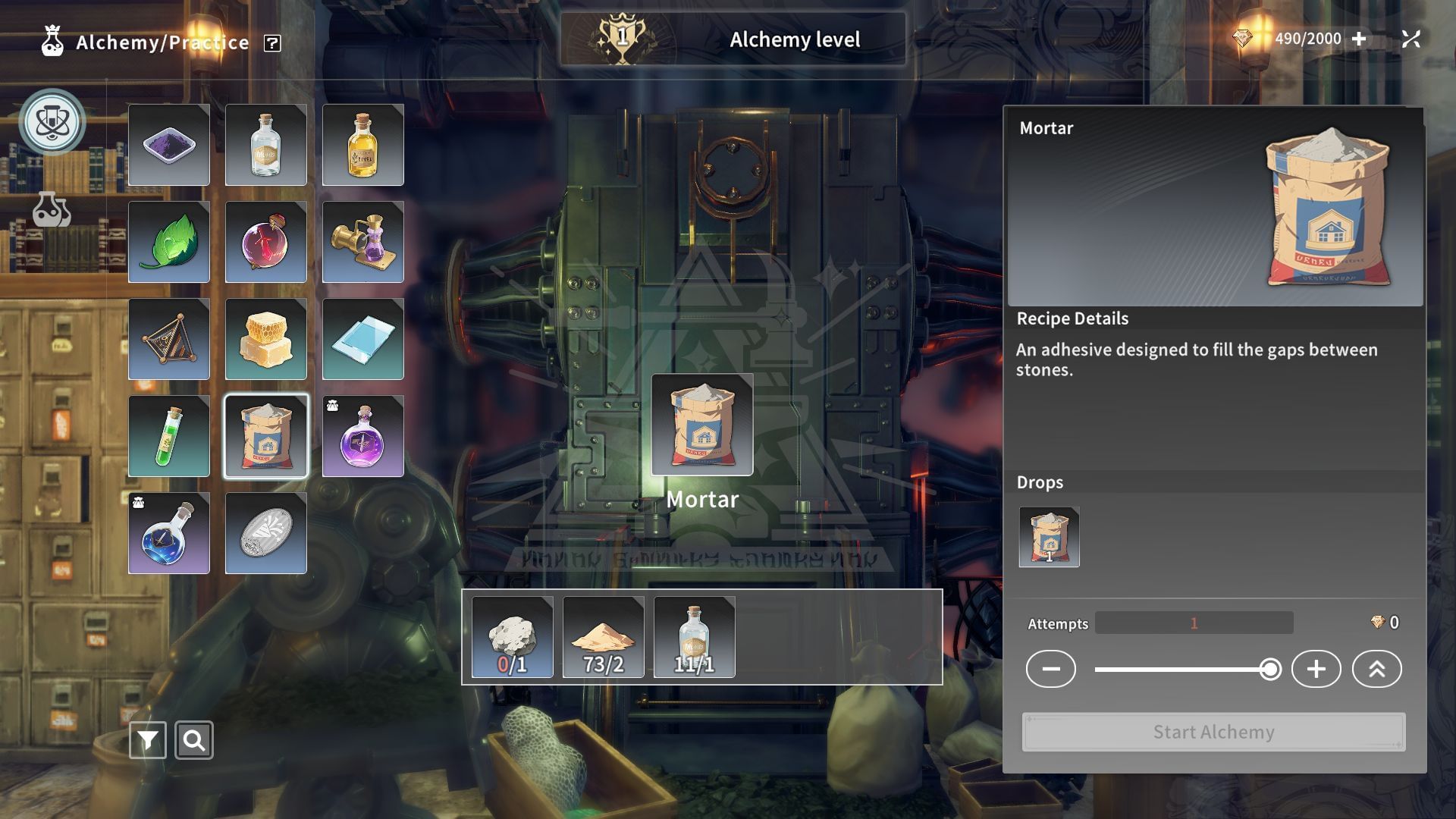View the Mortar drop item
1456x819 pixels.
1049,537
